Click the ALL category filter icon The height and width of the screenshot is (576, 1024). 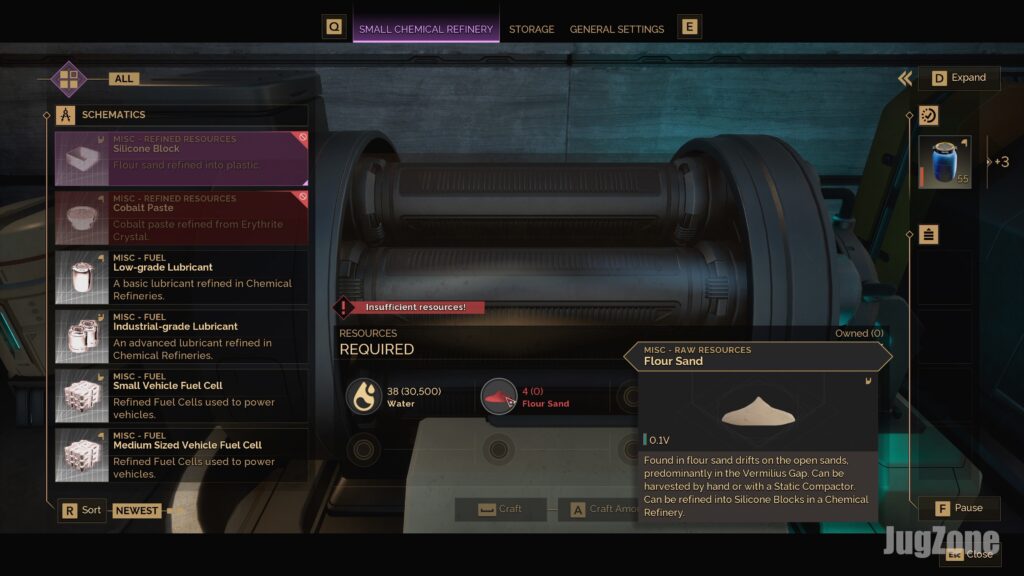coord(69,78)
